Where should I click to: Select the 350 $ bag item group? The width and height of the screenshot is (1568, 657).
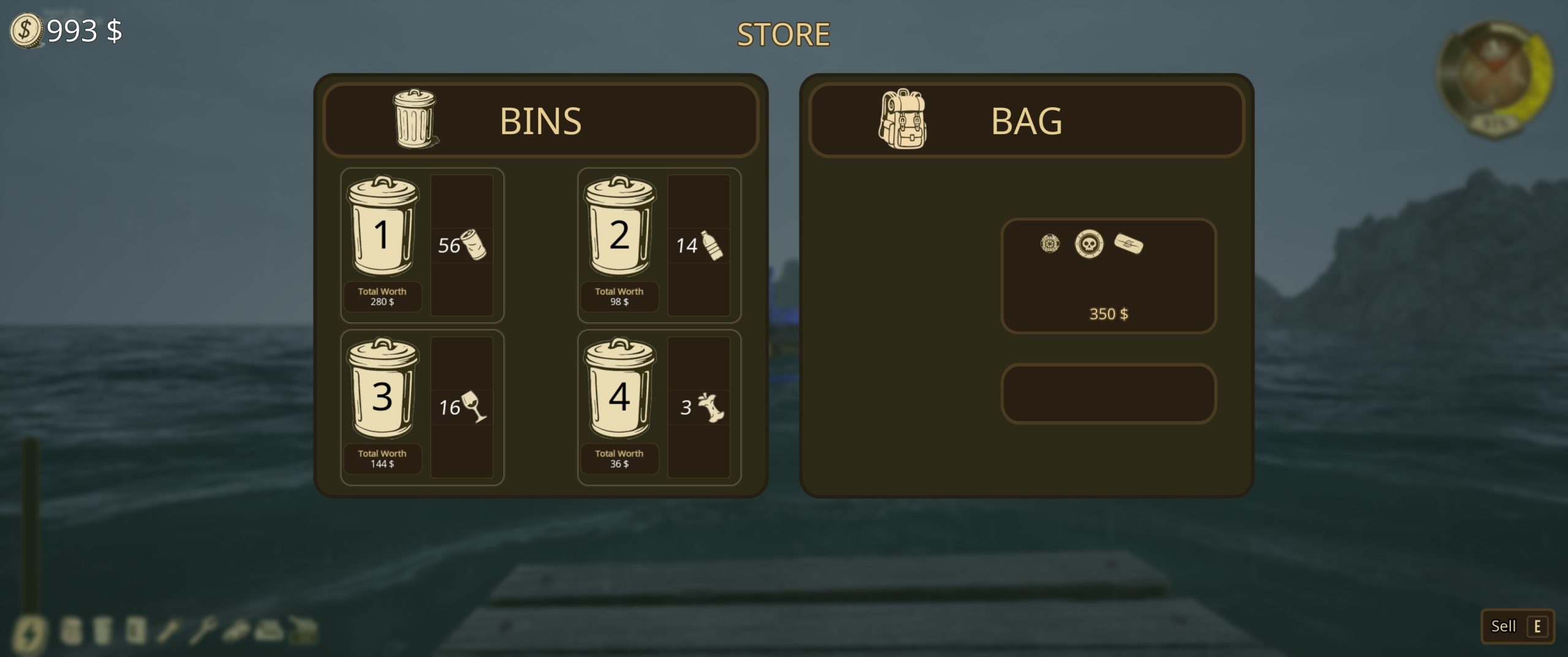[x=1108, y=276]
